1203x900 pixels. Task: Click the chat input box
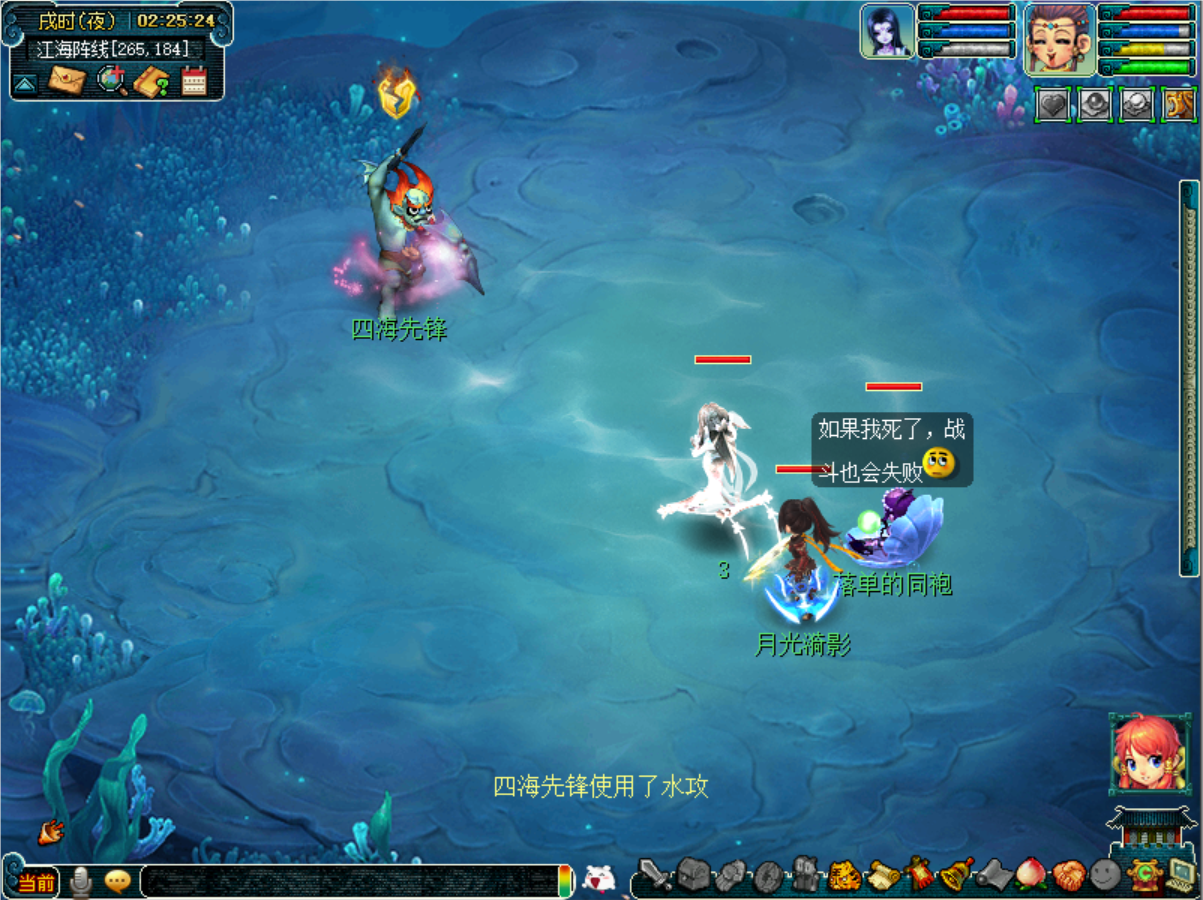tap(348, 881)
